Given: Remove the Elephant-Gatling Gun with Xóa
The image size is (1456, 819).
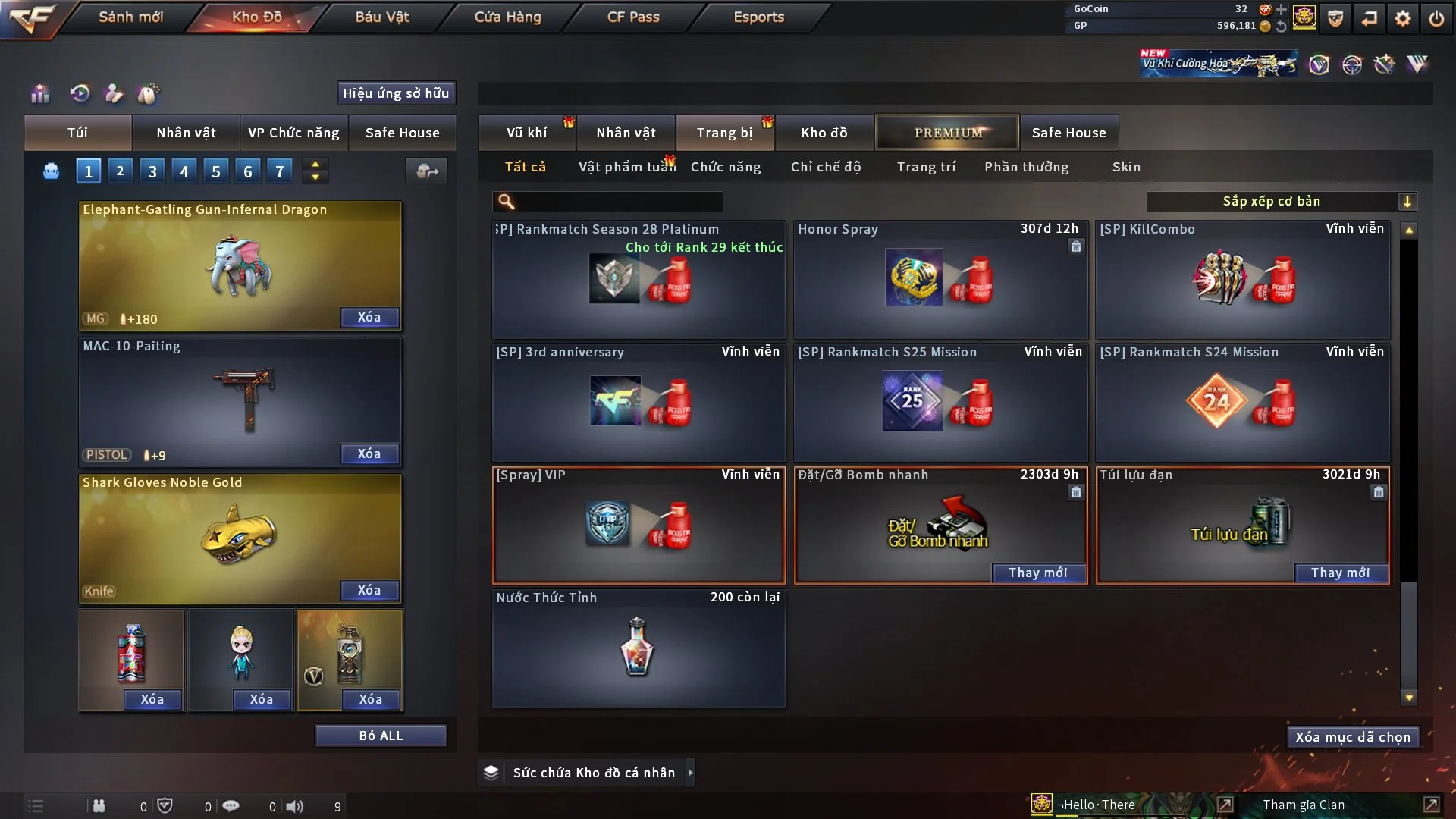Looking at the screenshot, I should point(369,317).
